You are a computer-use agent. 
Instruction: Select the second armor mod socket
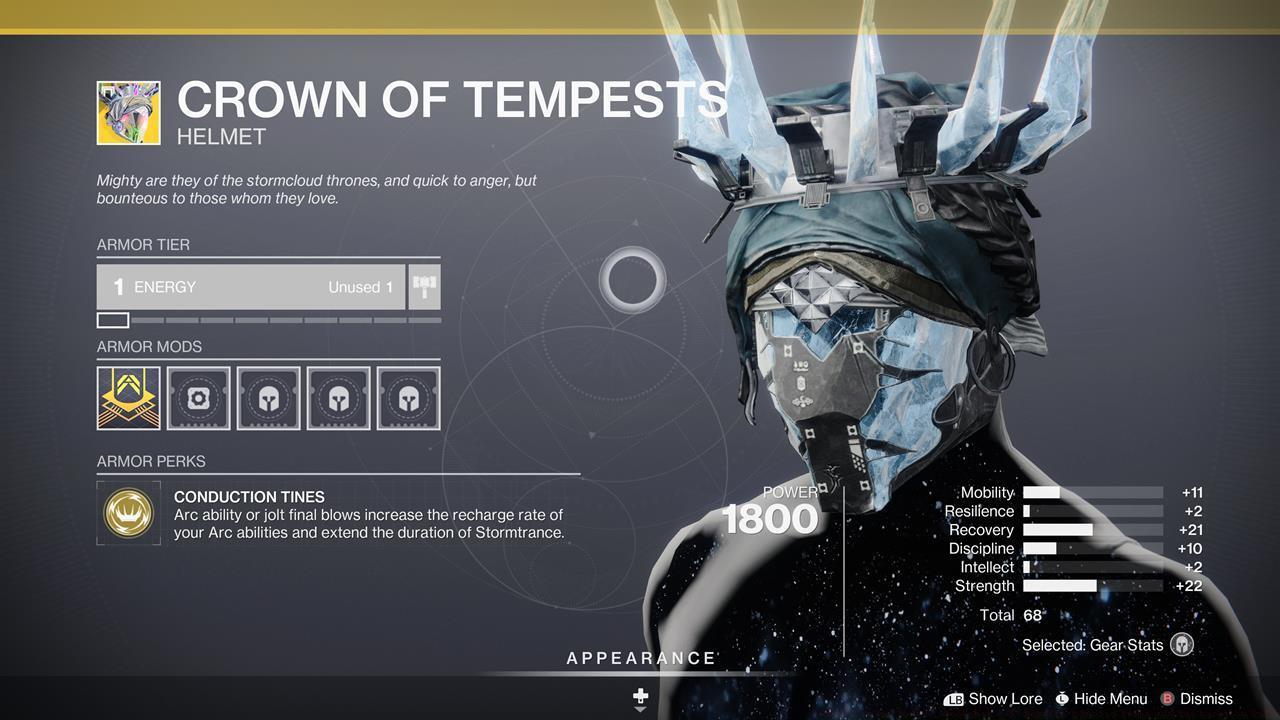coord(198,397)
